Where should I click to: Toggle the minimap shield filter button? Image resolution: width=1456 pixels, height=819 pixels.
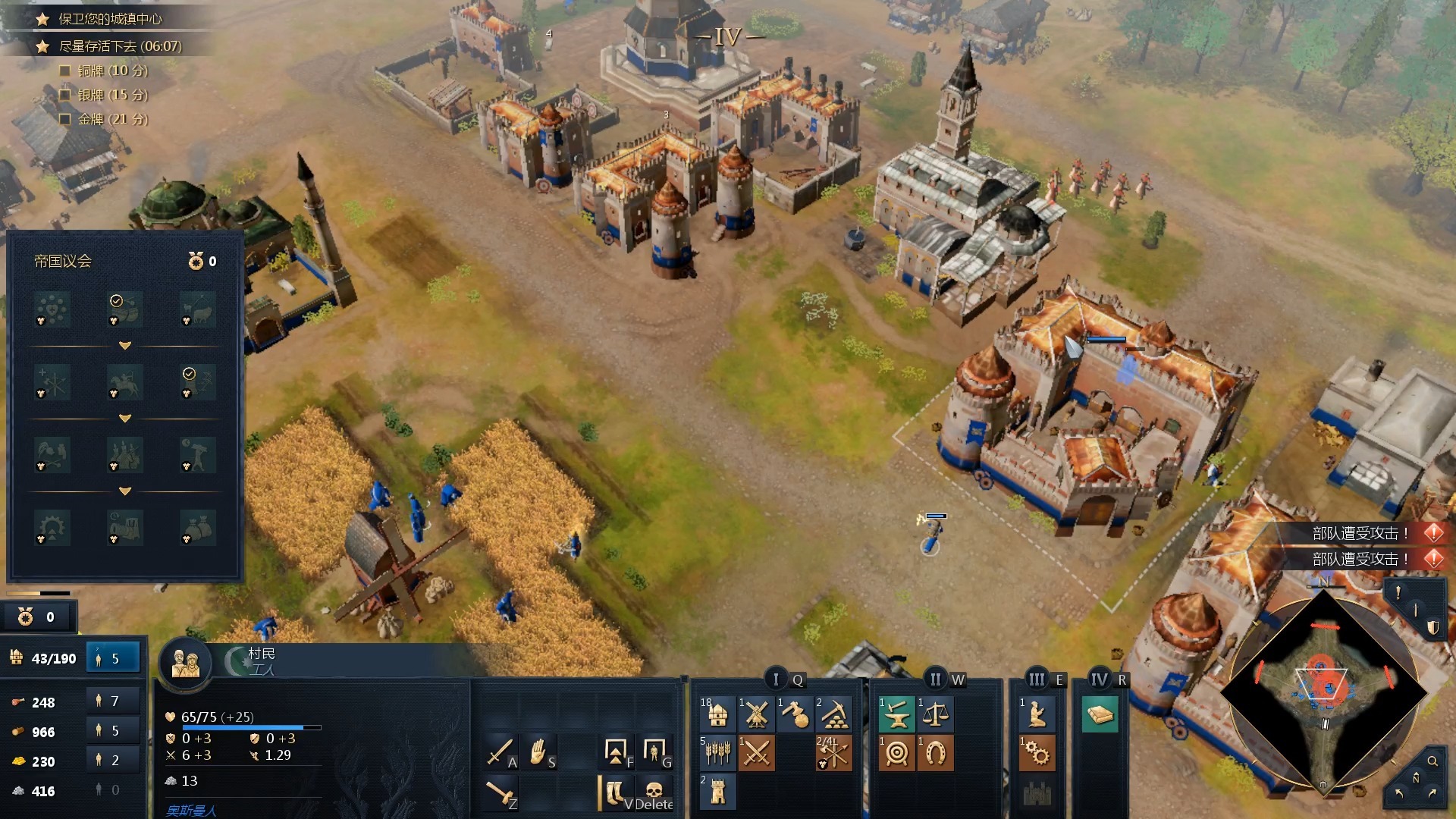1433,627
